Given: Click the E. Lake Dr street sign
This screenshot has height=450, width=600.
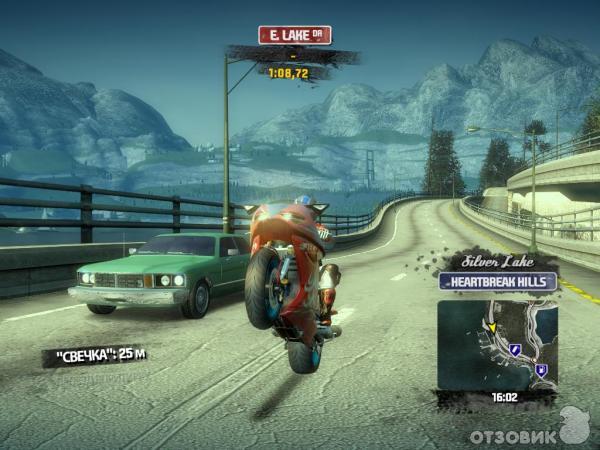Looking at the screenshot, I should click(295, 35).
